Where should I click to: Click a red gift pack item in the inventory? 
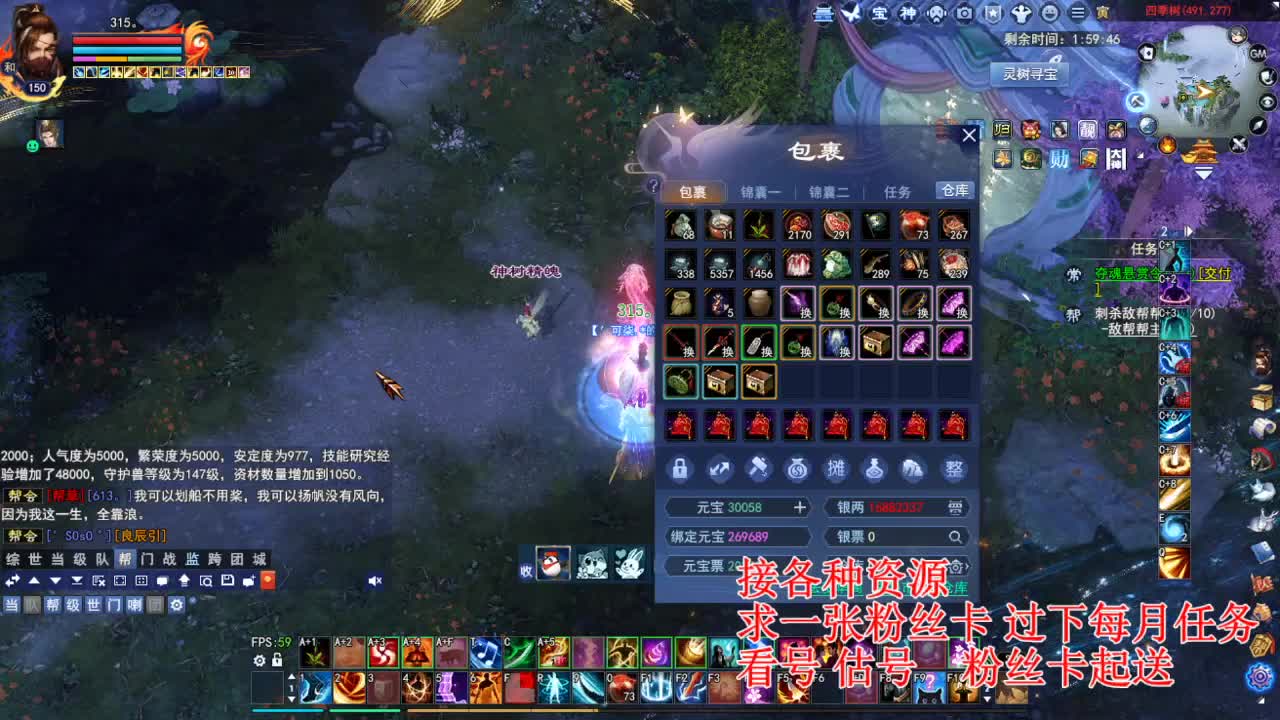[x=681, y=425]
